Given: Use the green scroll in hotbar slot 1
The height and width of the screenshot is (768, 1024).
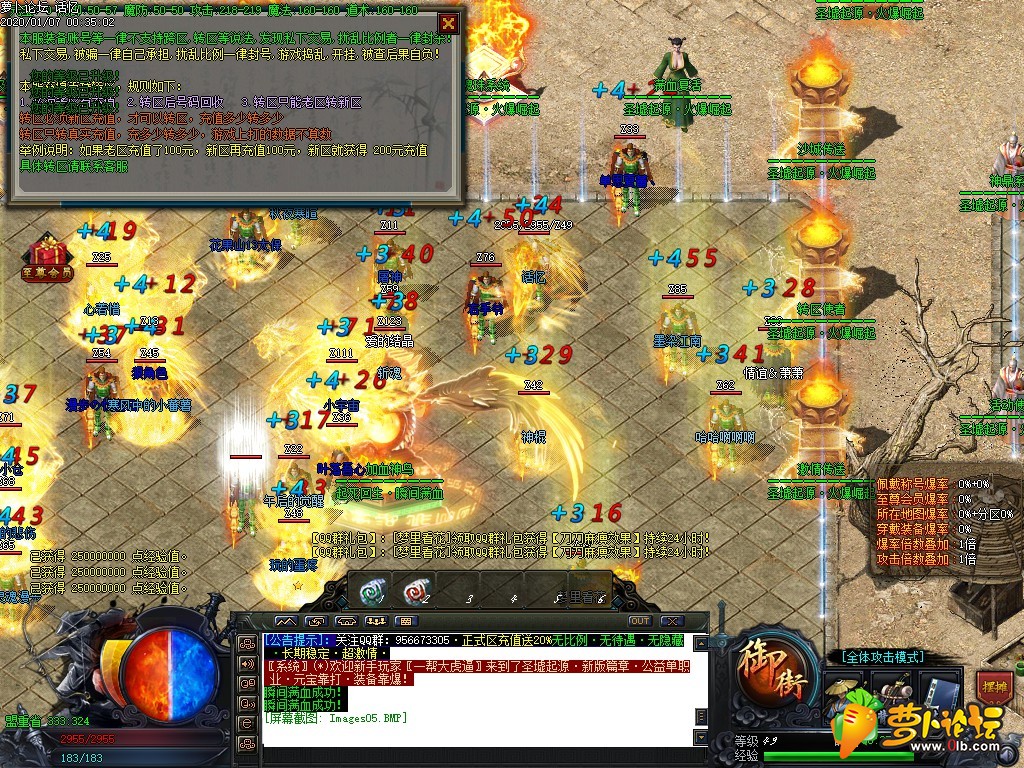Looking at the screenshot, I should pyautogui.click(x=373, y=592).
